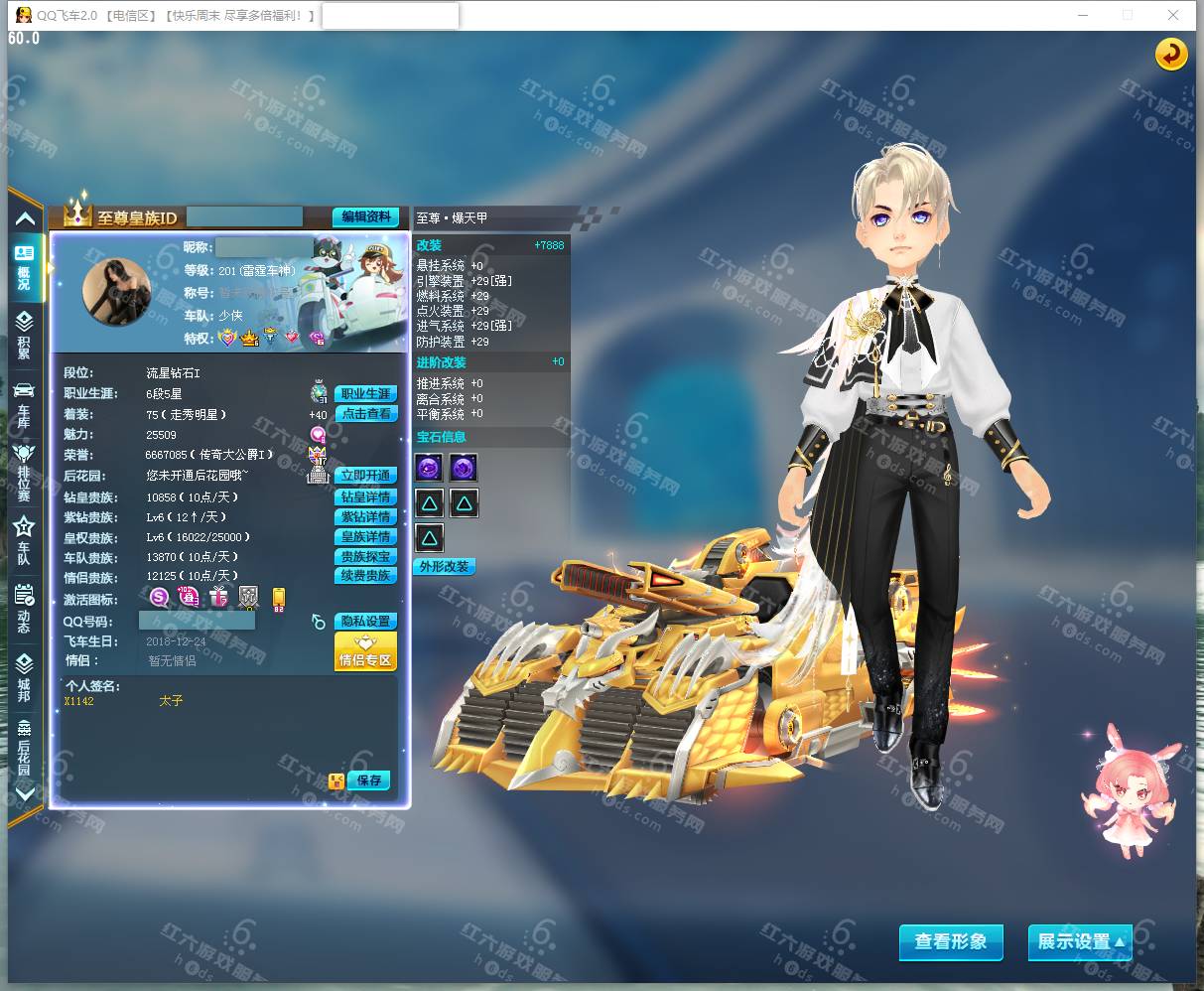This screenshot has width=1204, height=991.
Task: Click the 编辑资料 edit profile button
Action: coord(366,217)
